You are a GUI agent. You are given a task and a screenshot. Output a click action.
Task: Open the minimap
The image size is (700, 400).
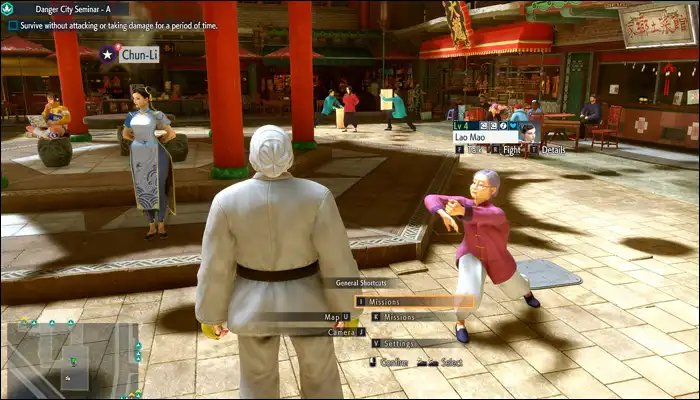tap(72, 357)
